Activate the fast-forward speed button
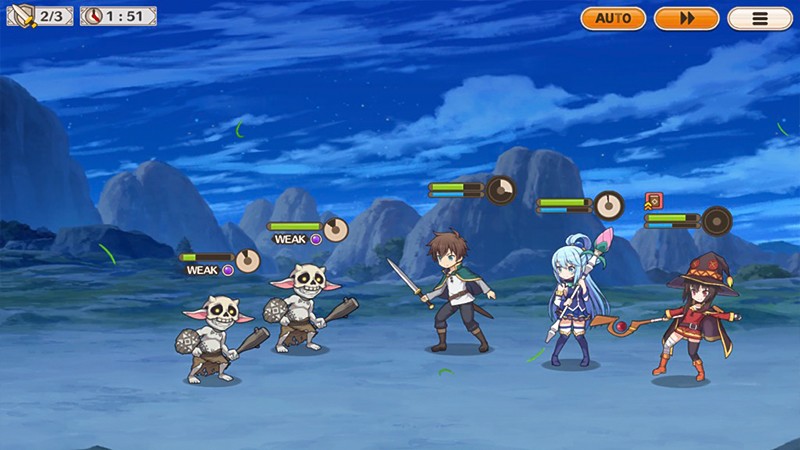 tap(686, 18)
